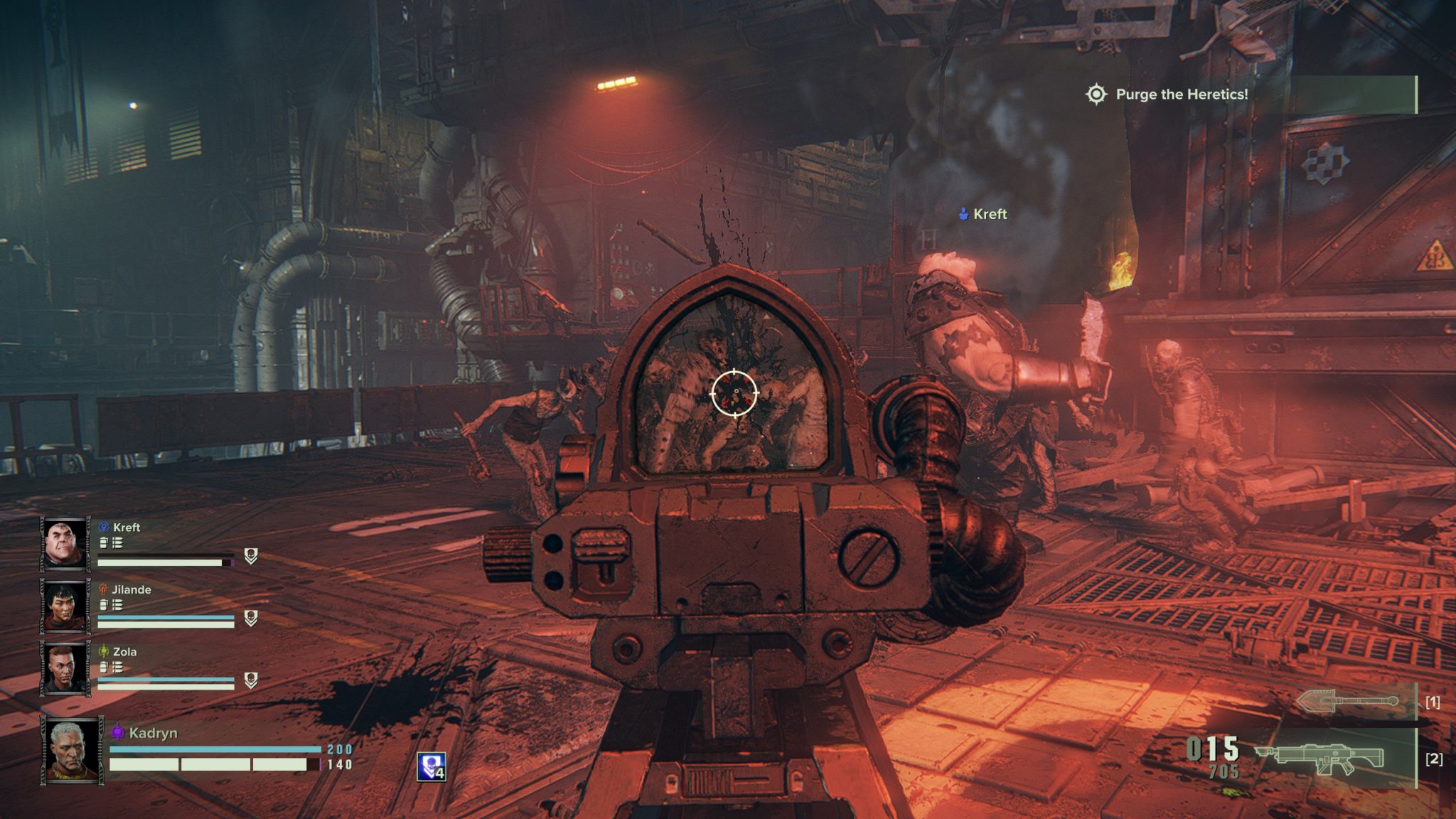The width and height of the screenshot is (1456, 819).
Task: Click Kreft's floating name marker
Action: click(983, 214)
